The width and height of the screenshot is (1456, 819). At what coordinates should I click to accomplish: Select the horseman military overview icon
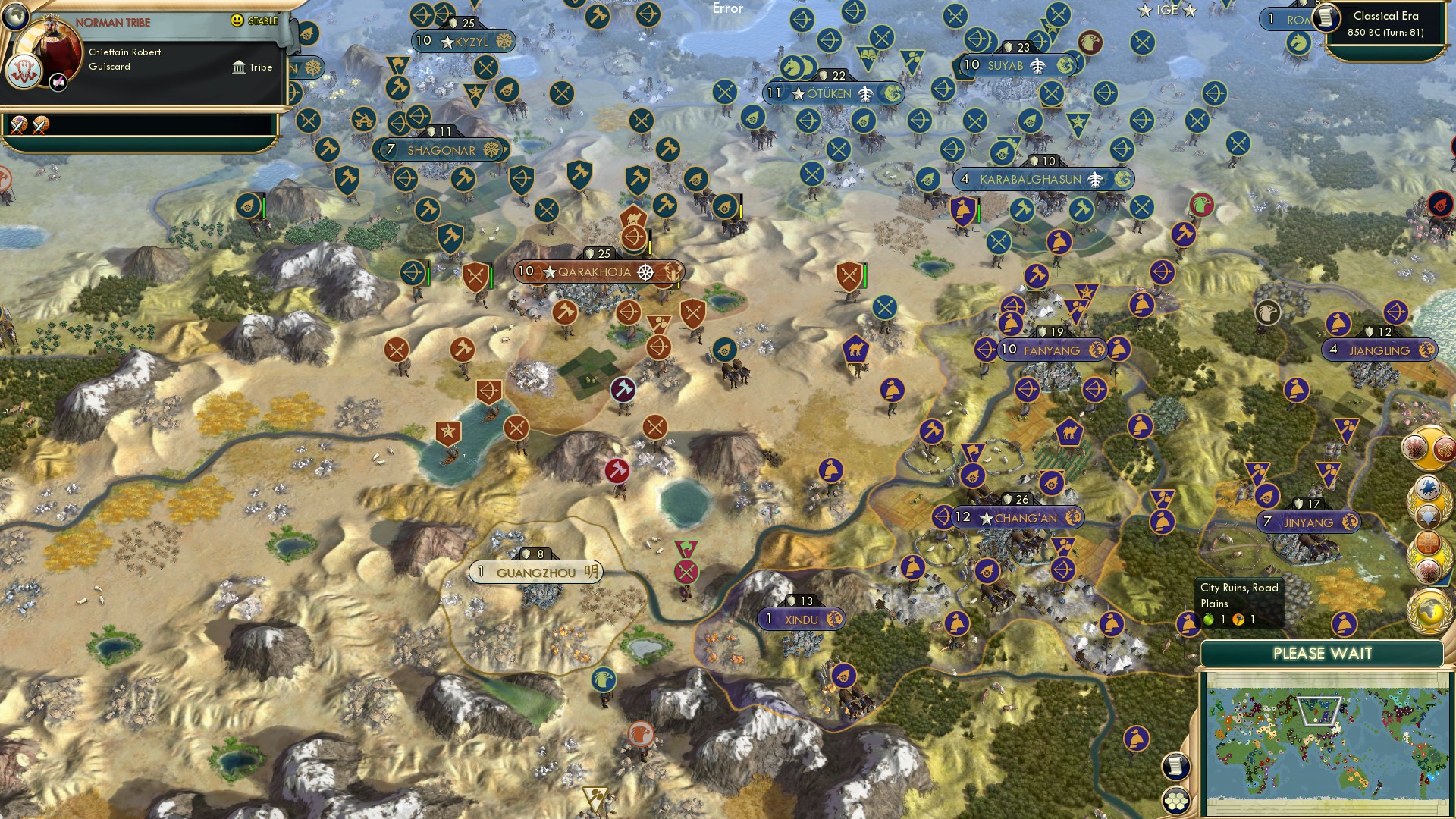(1426, 487)
